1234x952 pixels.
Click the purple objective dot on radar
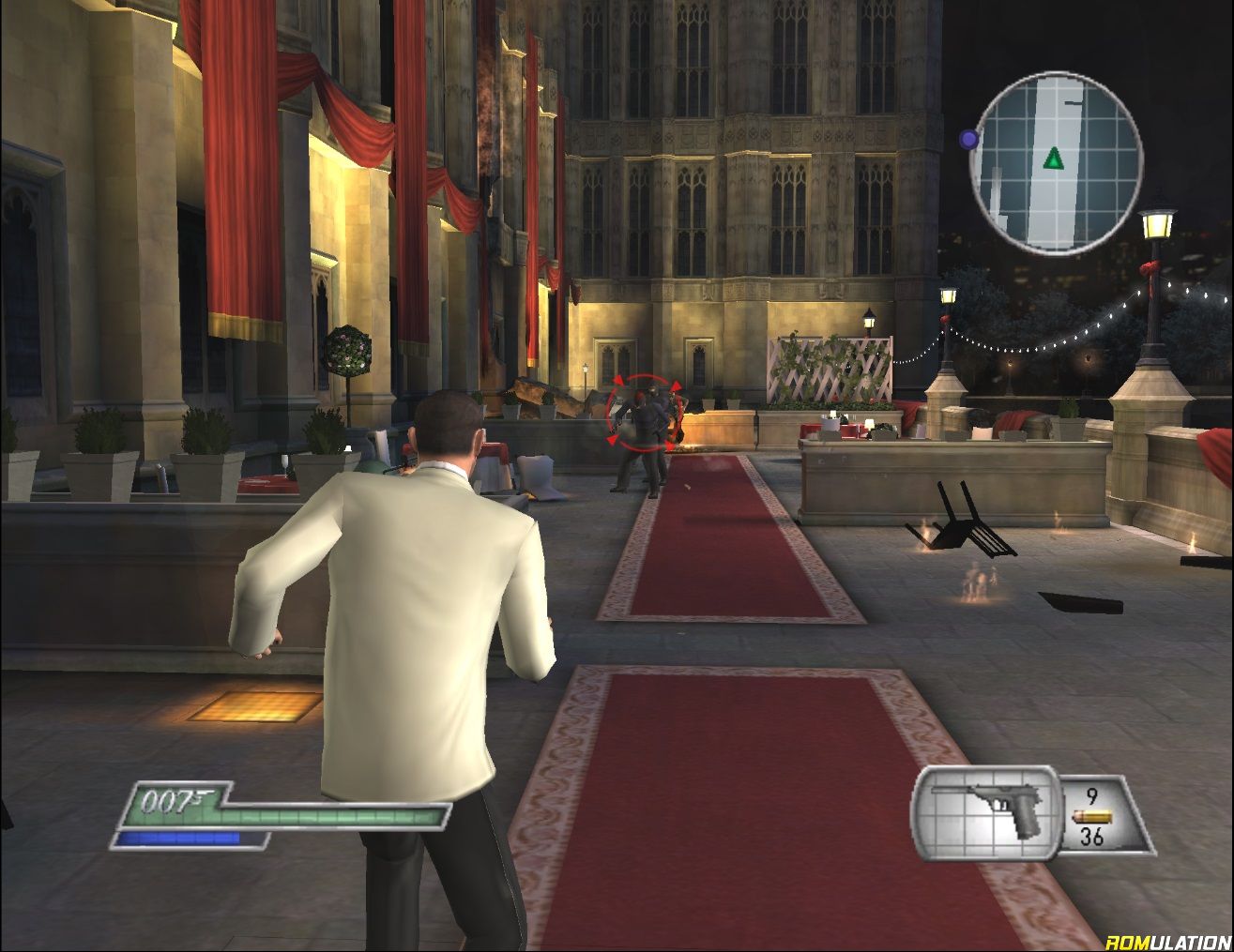[968, 140]
